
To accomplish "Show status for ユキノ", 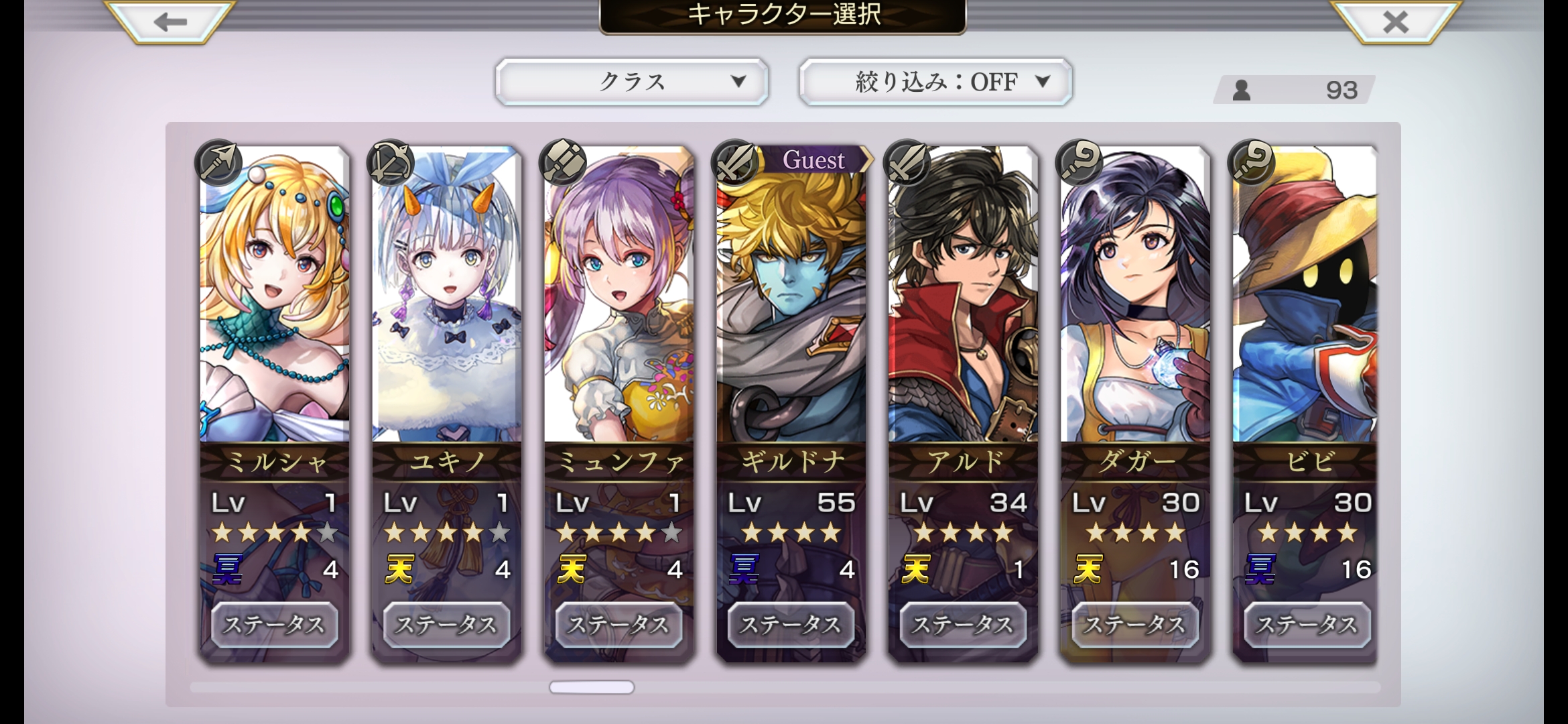I will point(446,625).
